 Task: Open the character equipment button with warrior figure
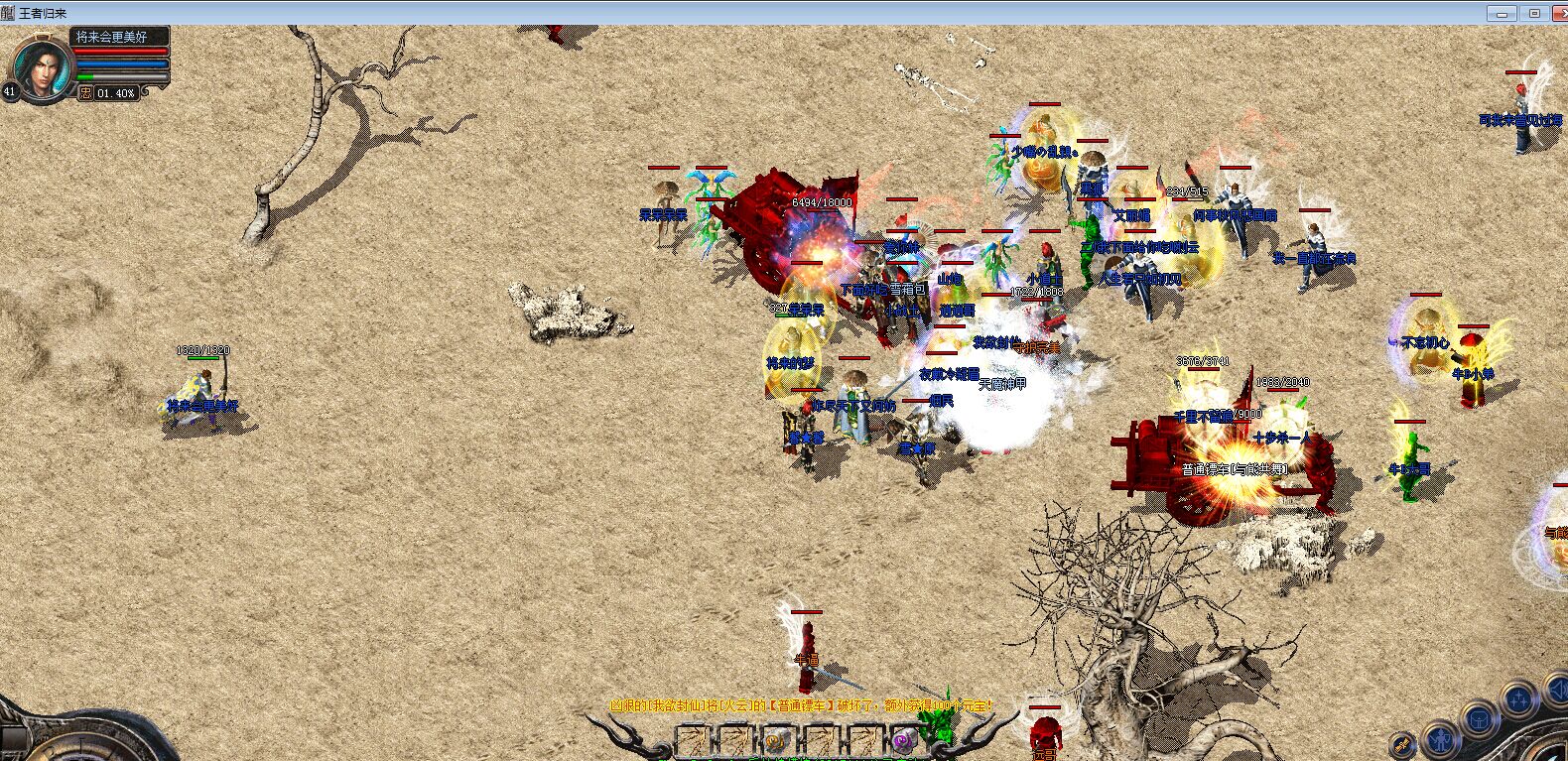pos(1440,738)
